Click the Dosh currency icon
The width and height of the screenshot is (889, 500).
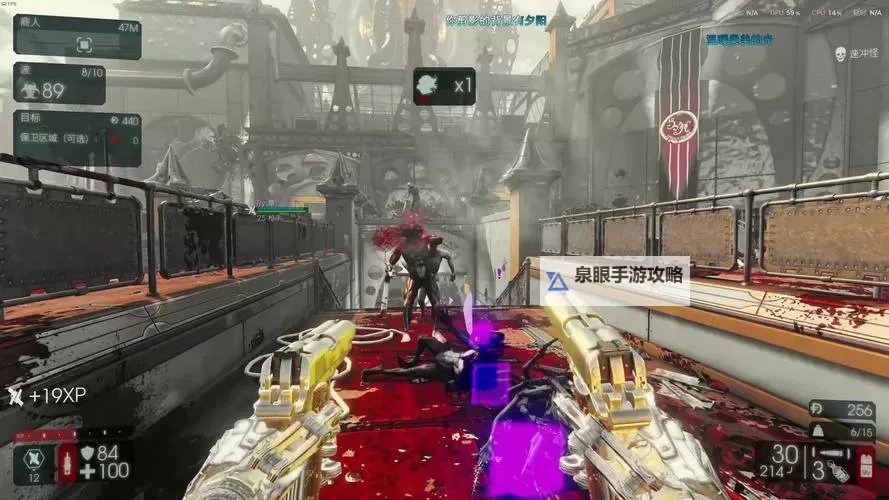[817, 409]
